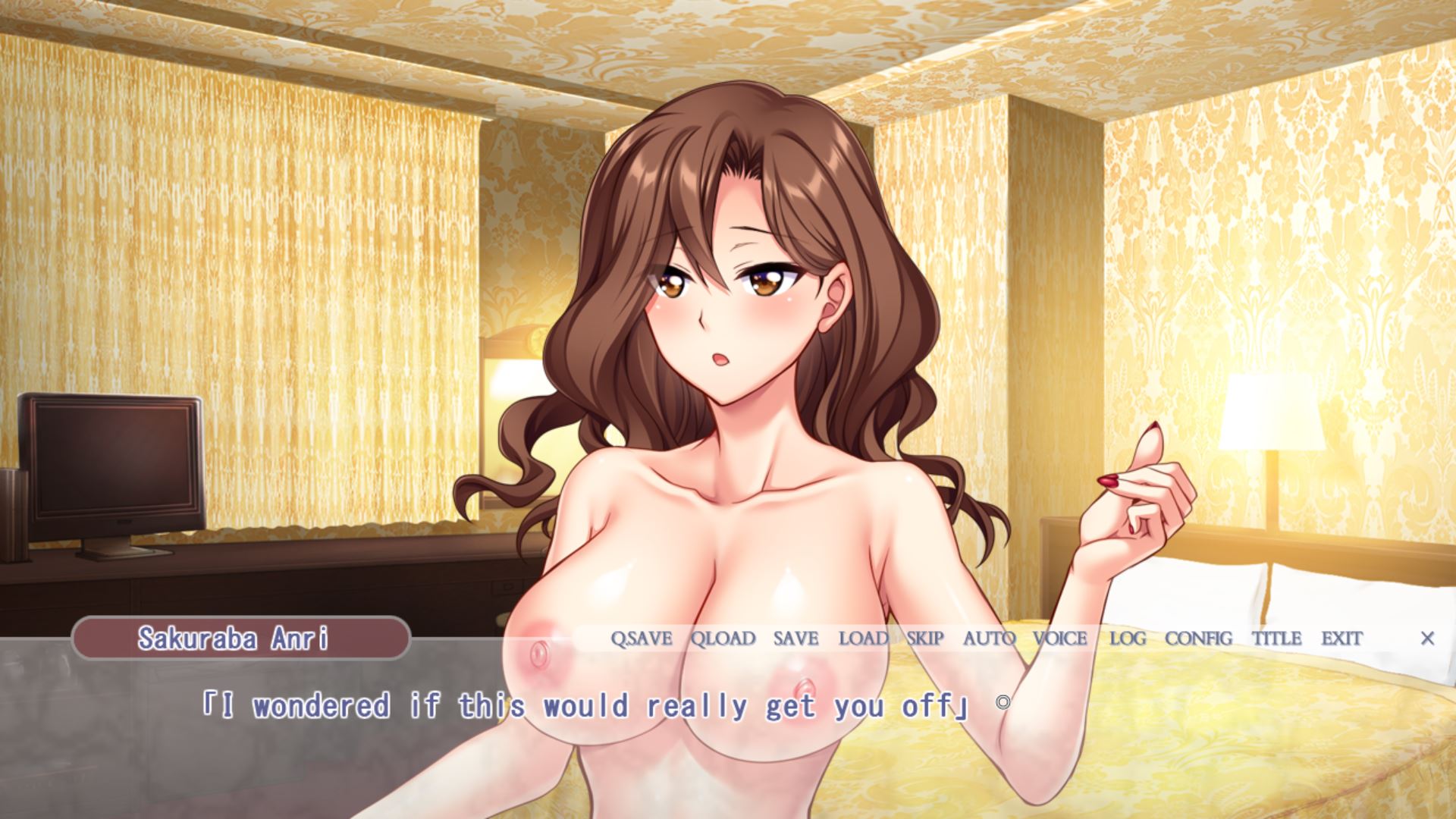Replay the line with VOICE
The width and height of the screenshot is (1456, 819).
point(1060,639)
